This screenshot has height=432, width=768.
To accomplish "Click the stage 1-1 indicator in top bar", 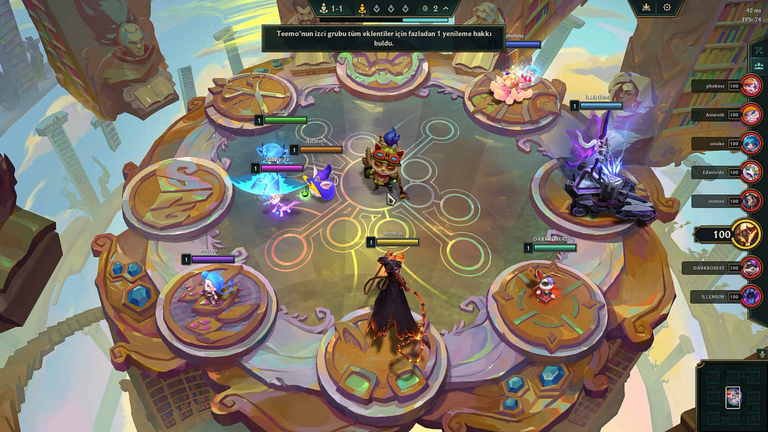I will [x=331, y=8].
